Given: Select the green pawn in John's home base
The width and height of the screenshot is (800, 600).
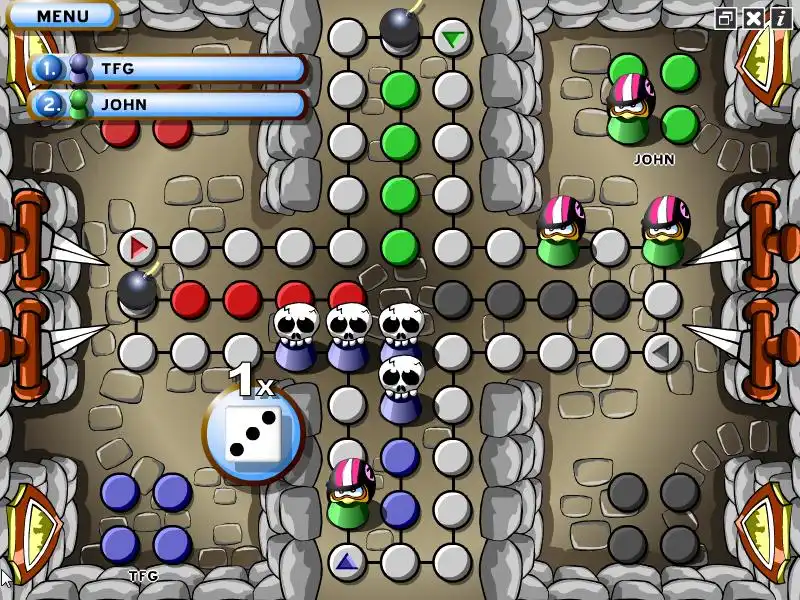Looking at the screenshot, I should tap(629, 112).
